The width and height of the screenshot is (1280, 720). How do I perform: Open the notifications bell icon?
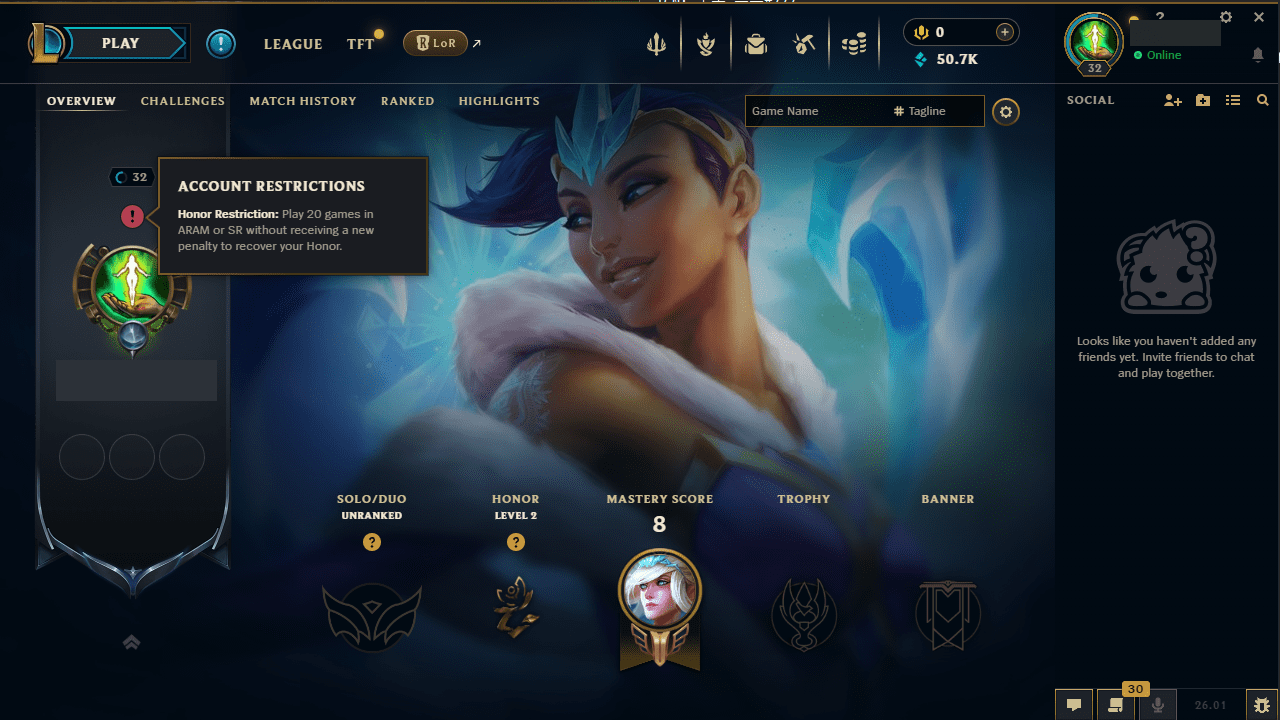1258,55
